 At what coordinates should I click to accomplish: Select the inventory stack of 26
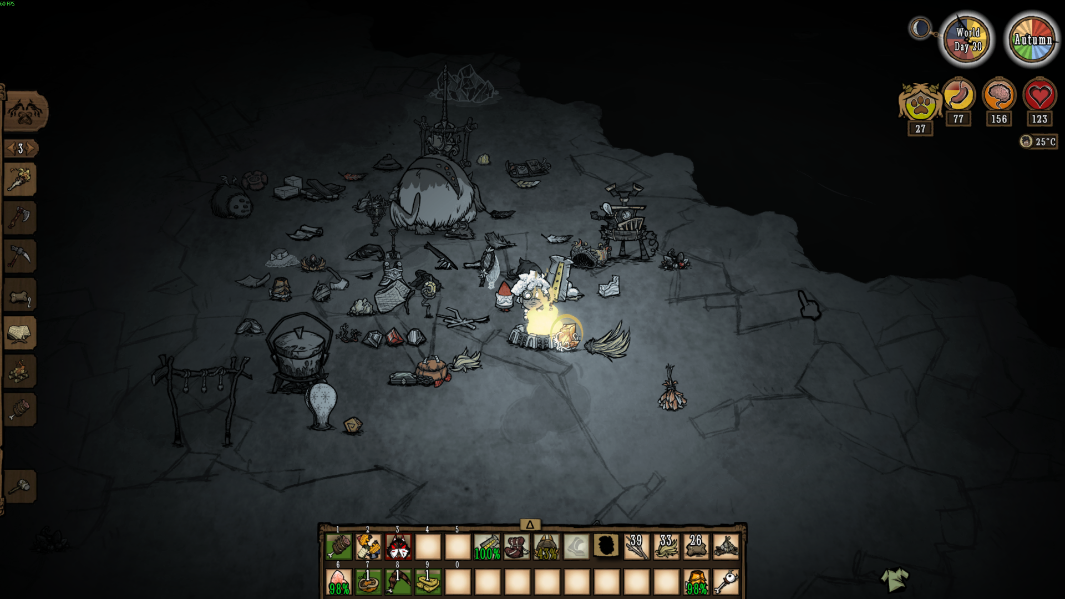coord(697,547)
